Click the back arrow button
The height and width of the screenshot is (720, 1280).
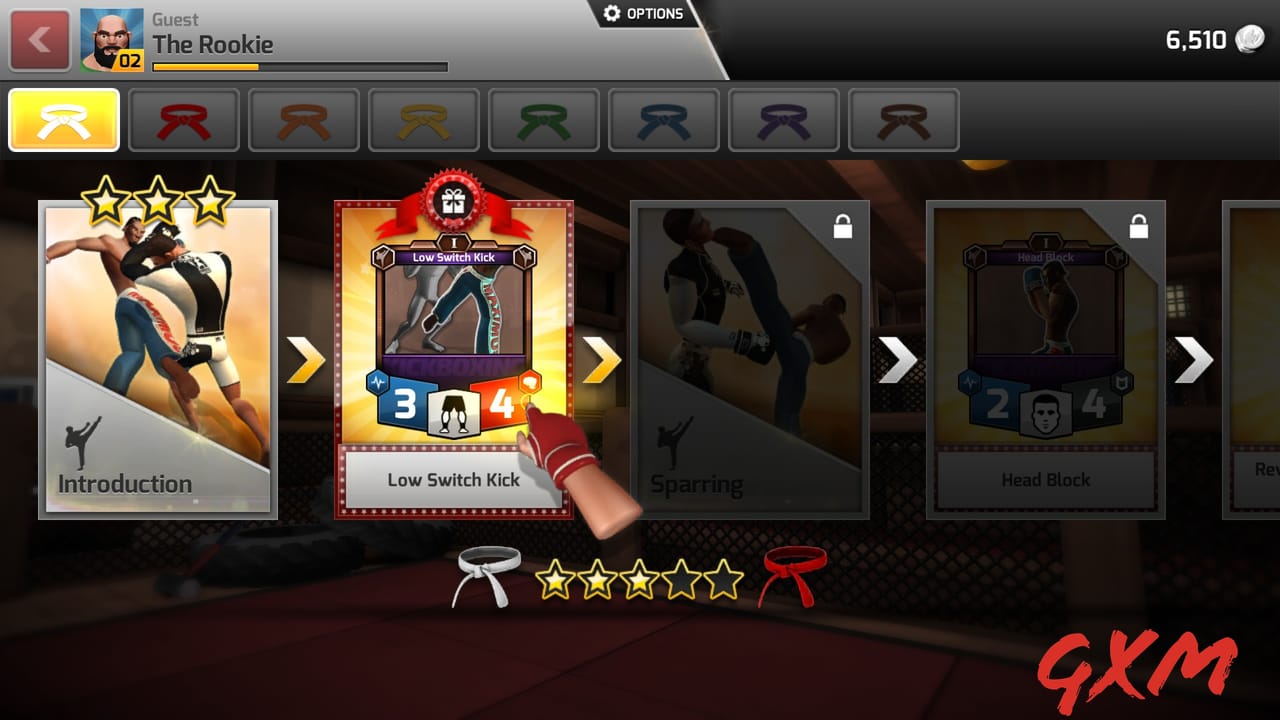coord(38,40)
